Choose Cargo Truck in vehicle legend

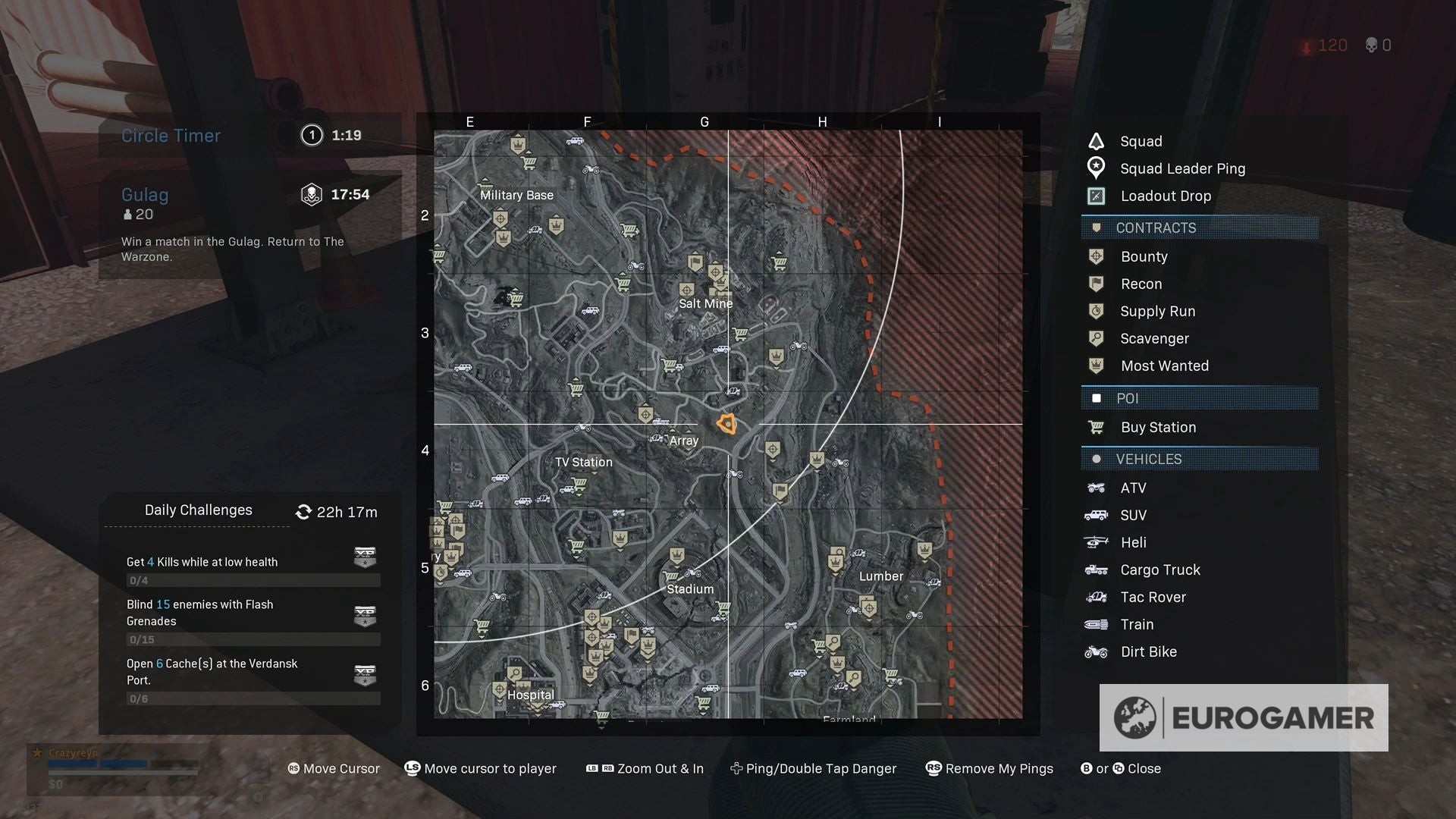tap(1159, 570)
